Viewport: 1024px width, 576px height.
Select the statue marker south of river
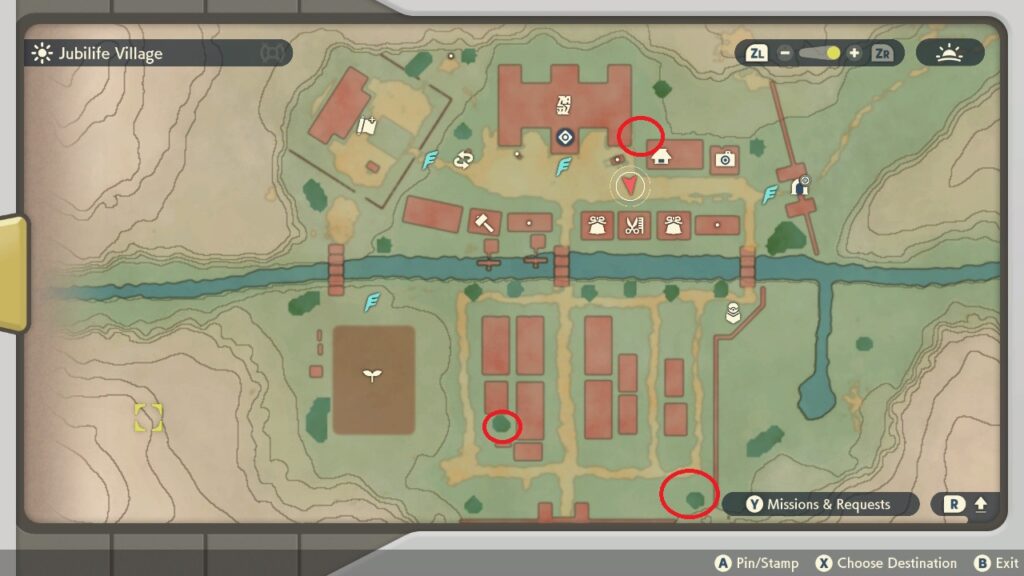click(733, 312)
